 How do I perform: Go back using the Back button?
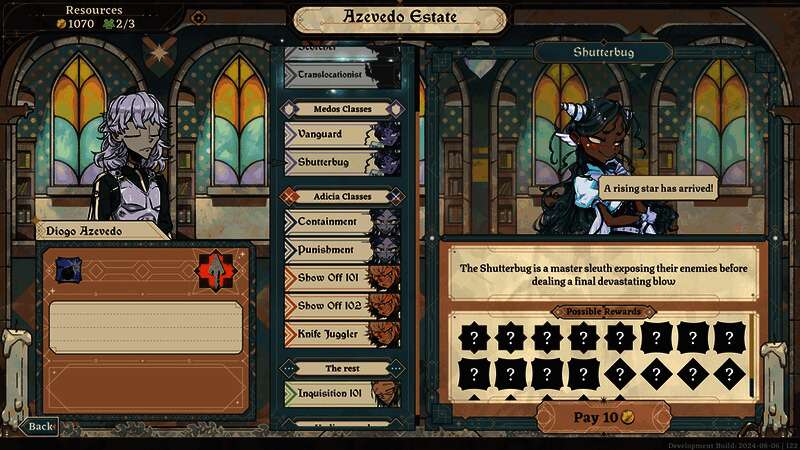point(39,426)
